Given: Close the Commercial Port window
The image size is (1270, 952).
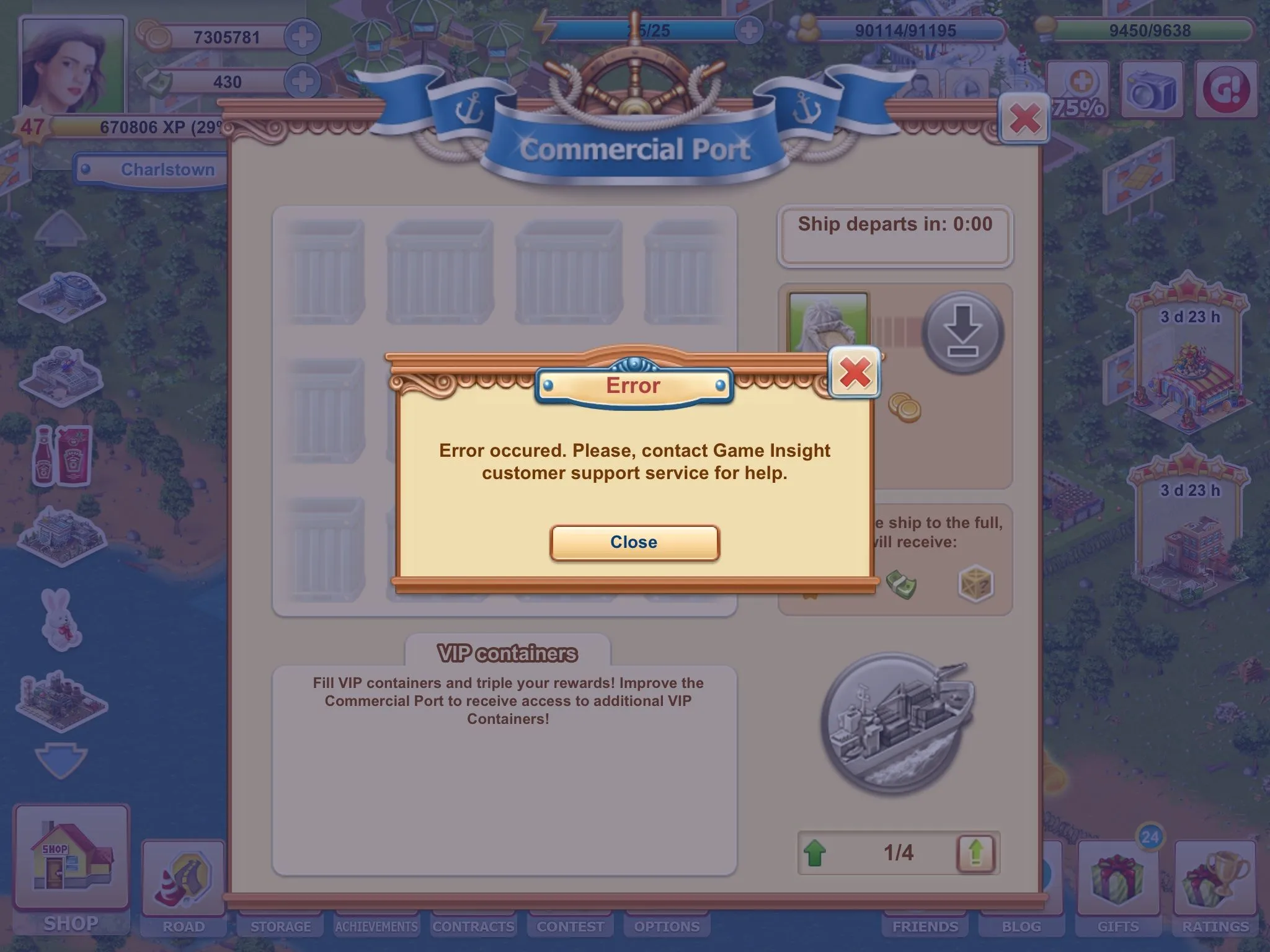Looking at the screenshot, I should [1024, 118].
